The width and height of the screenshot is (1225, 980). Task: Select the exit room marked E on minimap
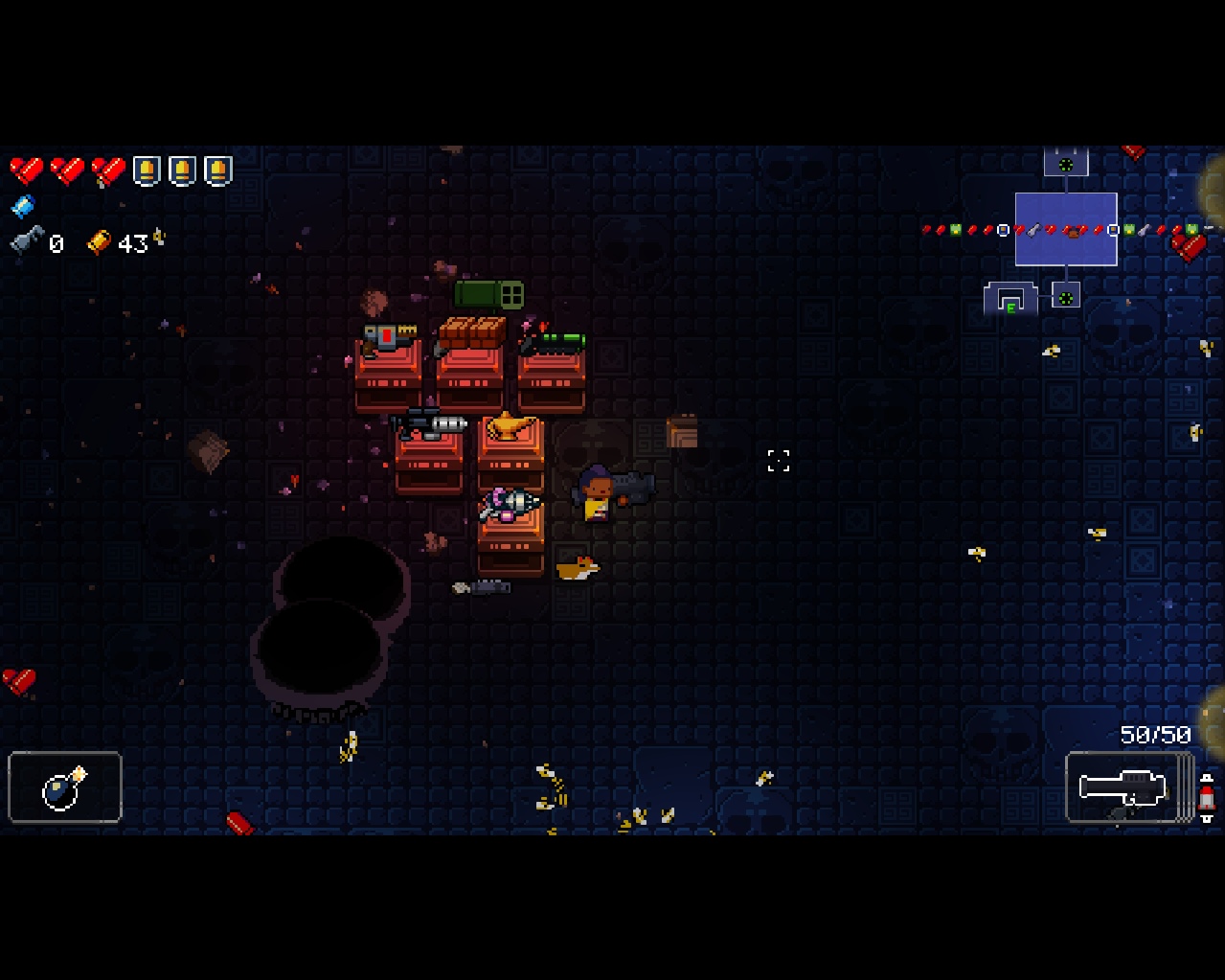[1010, 301]
